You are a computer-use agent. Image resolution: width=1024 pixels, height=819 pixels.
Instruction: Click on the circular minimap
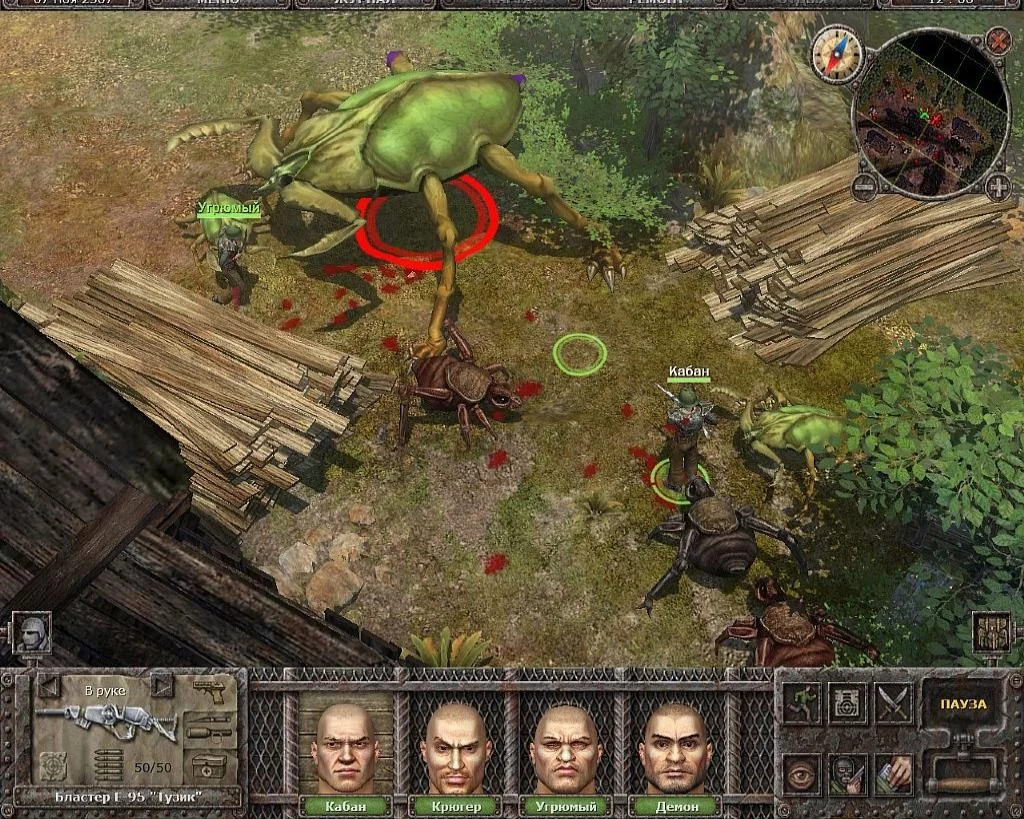click(930, 115)
